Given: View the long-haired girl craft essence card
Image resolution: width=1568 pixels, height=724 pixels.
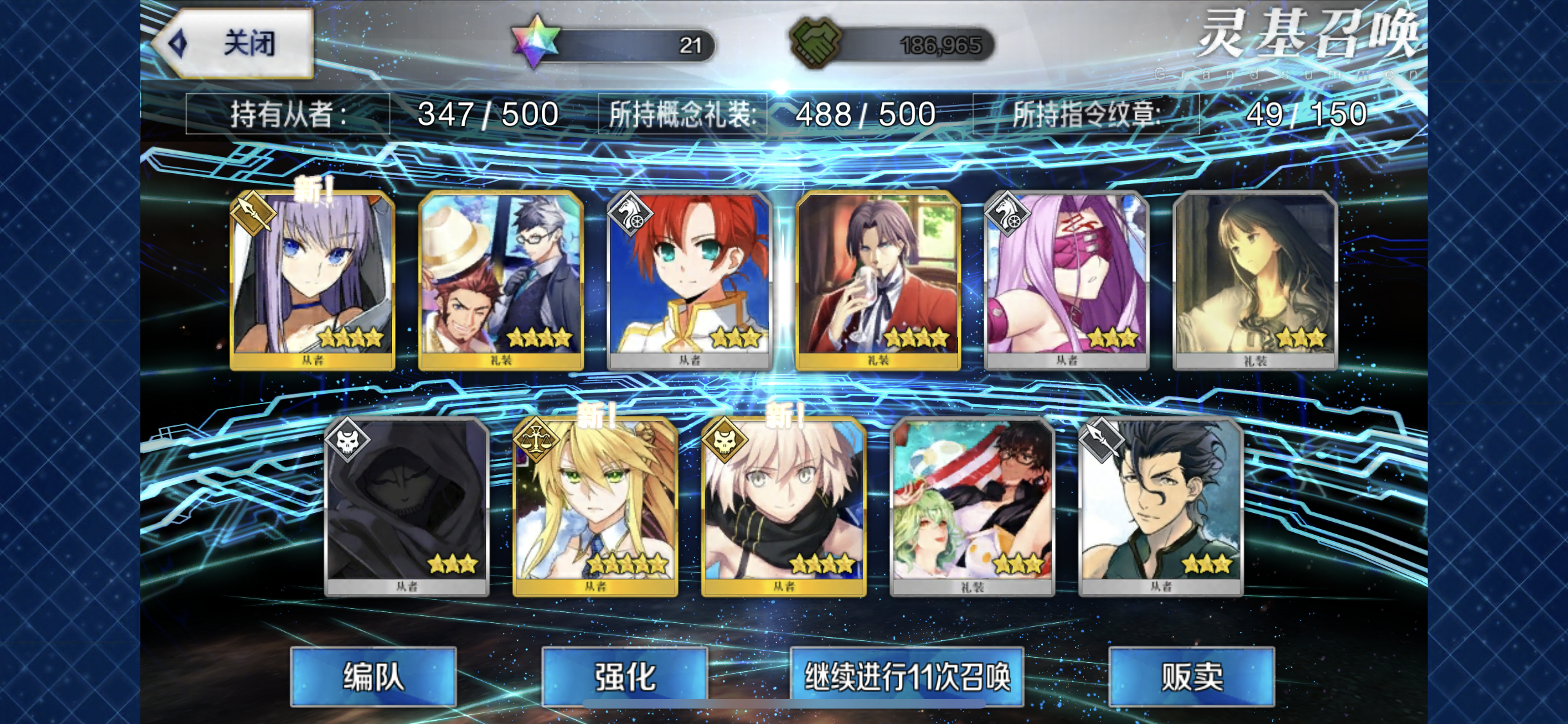Looking at the screenshot, I should click(x=1255, y=281).
